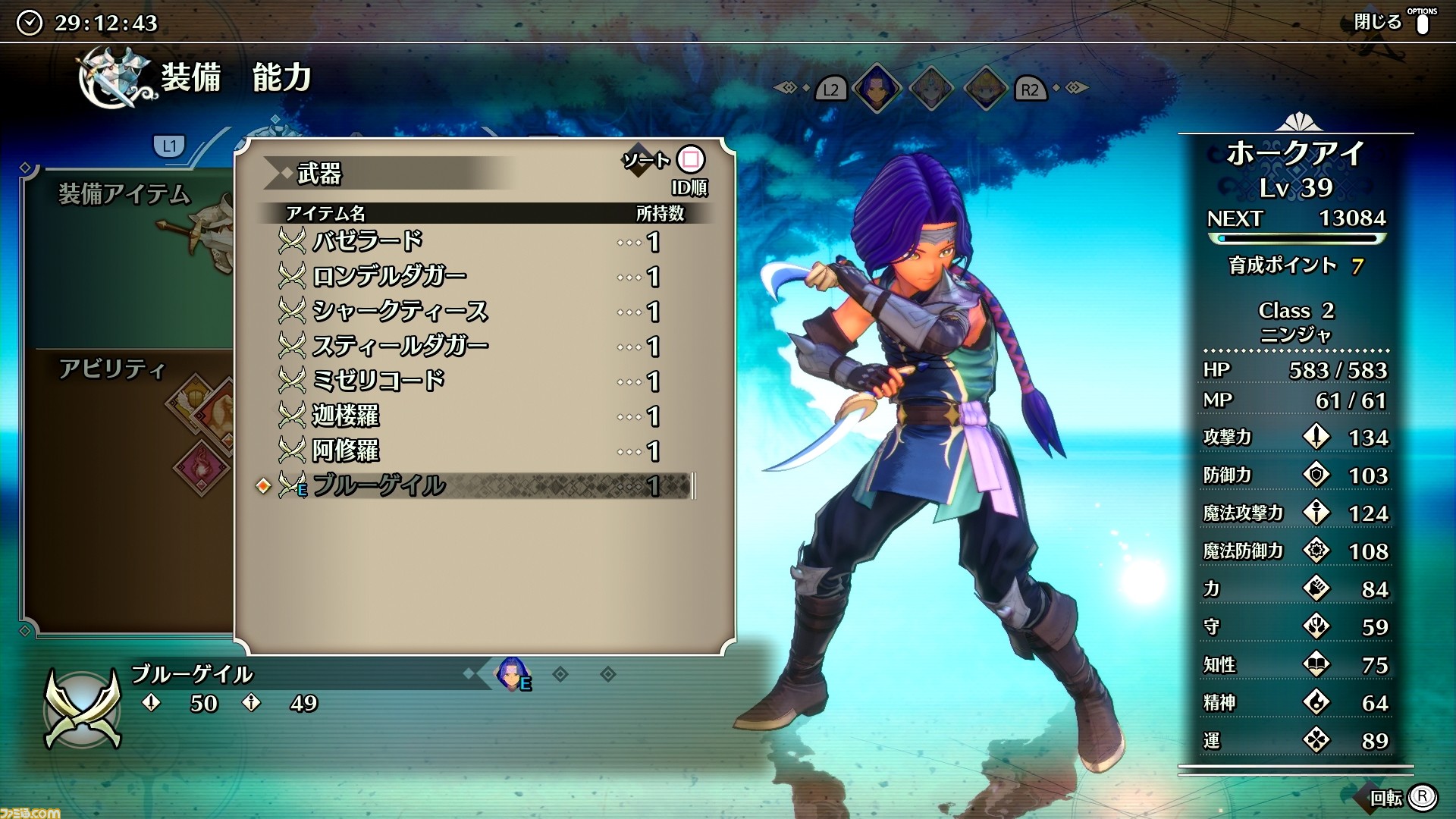Click the red flame ability icon
Viewport: 1456px width, 819px height.
(x=202, y=466)
